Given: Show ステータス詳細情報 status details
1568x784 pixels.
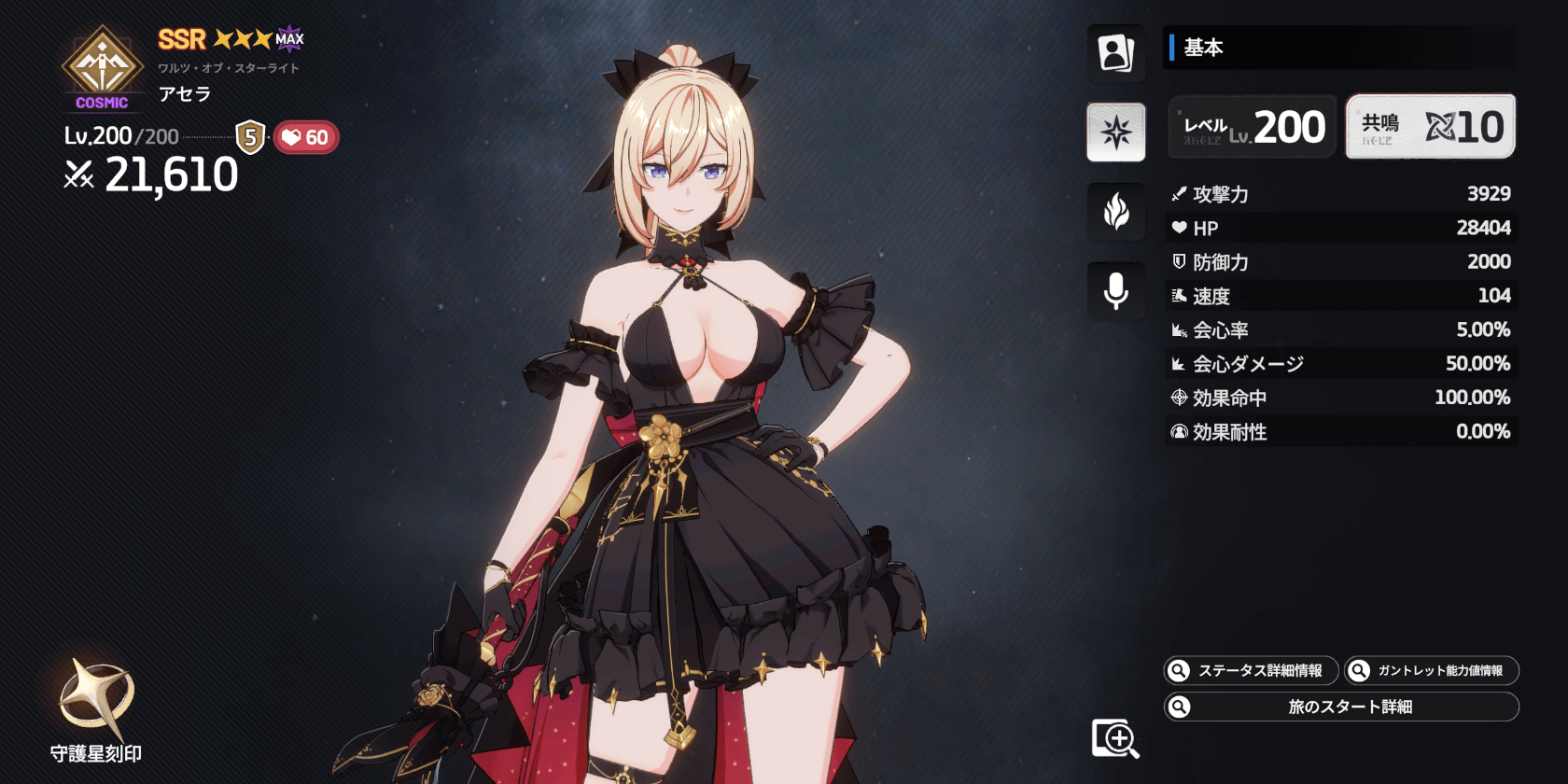Looking at the screenshot, I should coord(1251,670).
